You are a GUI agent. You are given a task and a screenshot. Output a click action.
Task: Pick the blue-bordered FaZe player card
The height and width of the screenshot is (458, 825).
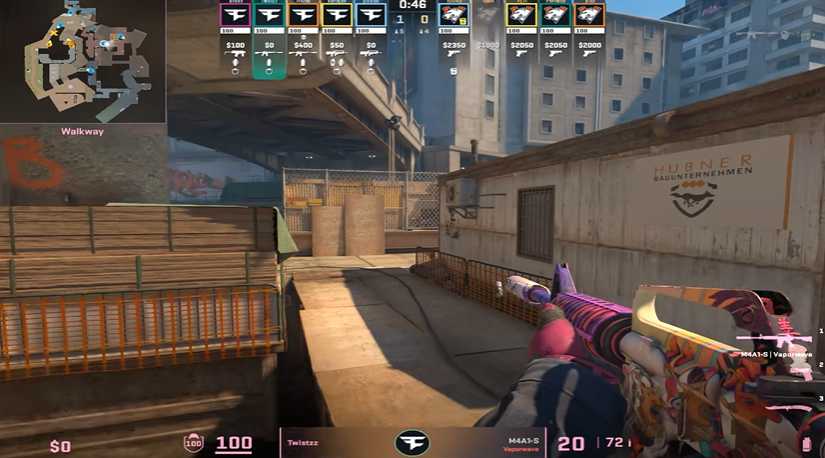[x=371, y=15]
